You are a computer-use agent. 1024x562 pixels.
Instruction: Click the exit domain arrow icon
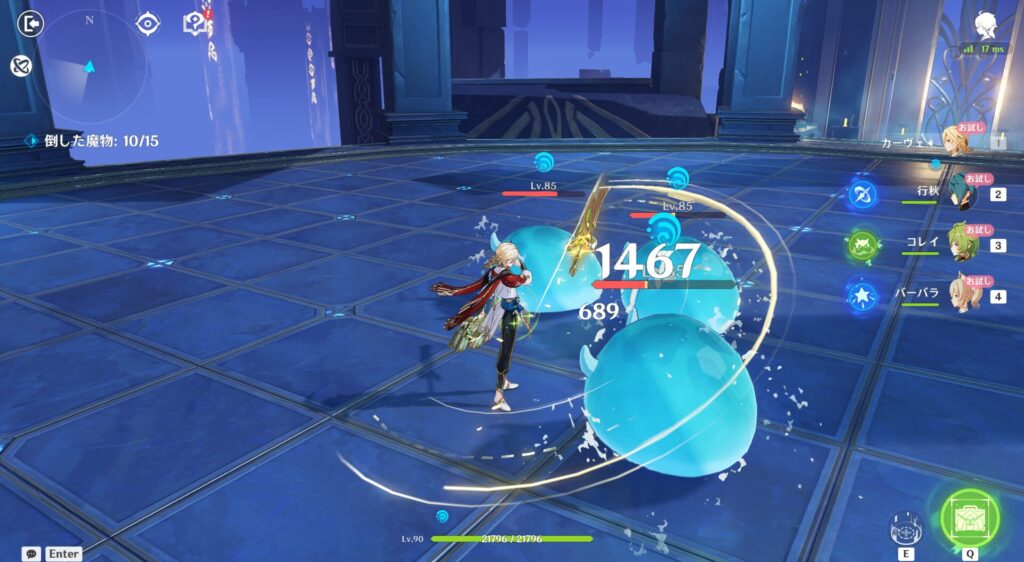pyautogui.click(x=31, y=23)
